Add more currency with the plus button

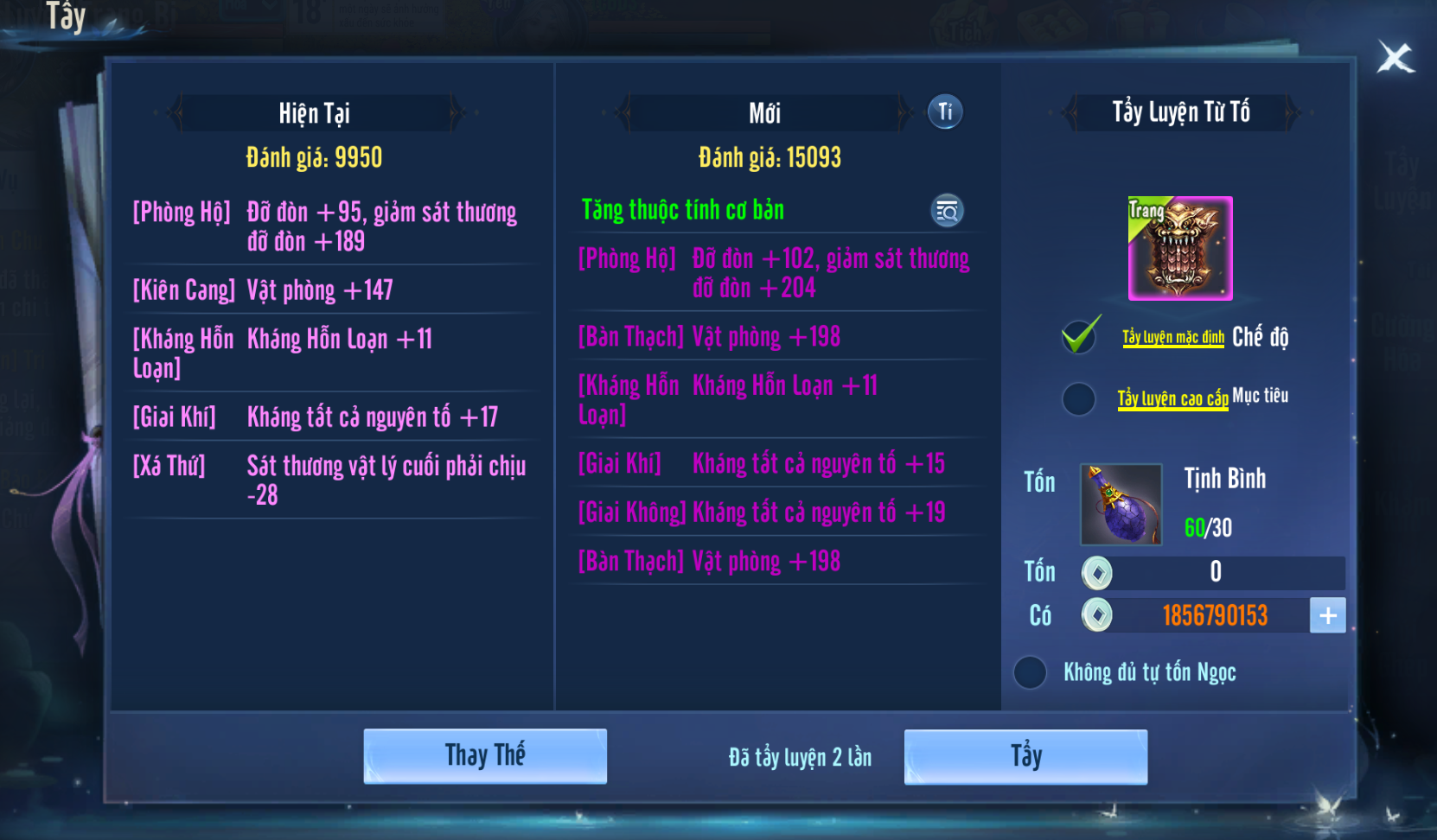coord(1328,615)
